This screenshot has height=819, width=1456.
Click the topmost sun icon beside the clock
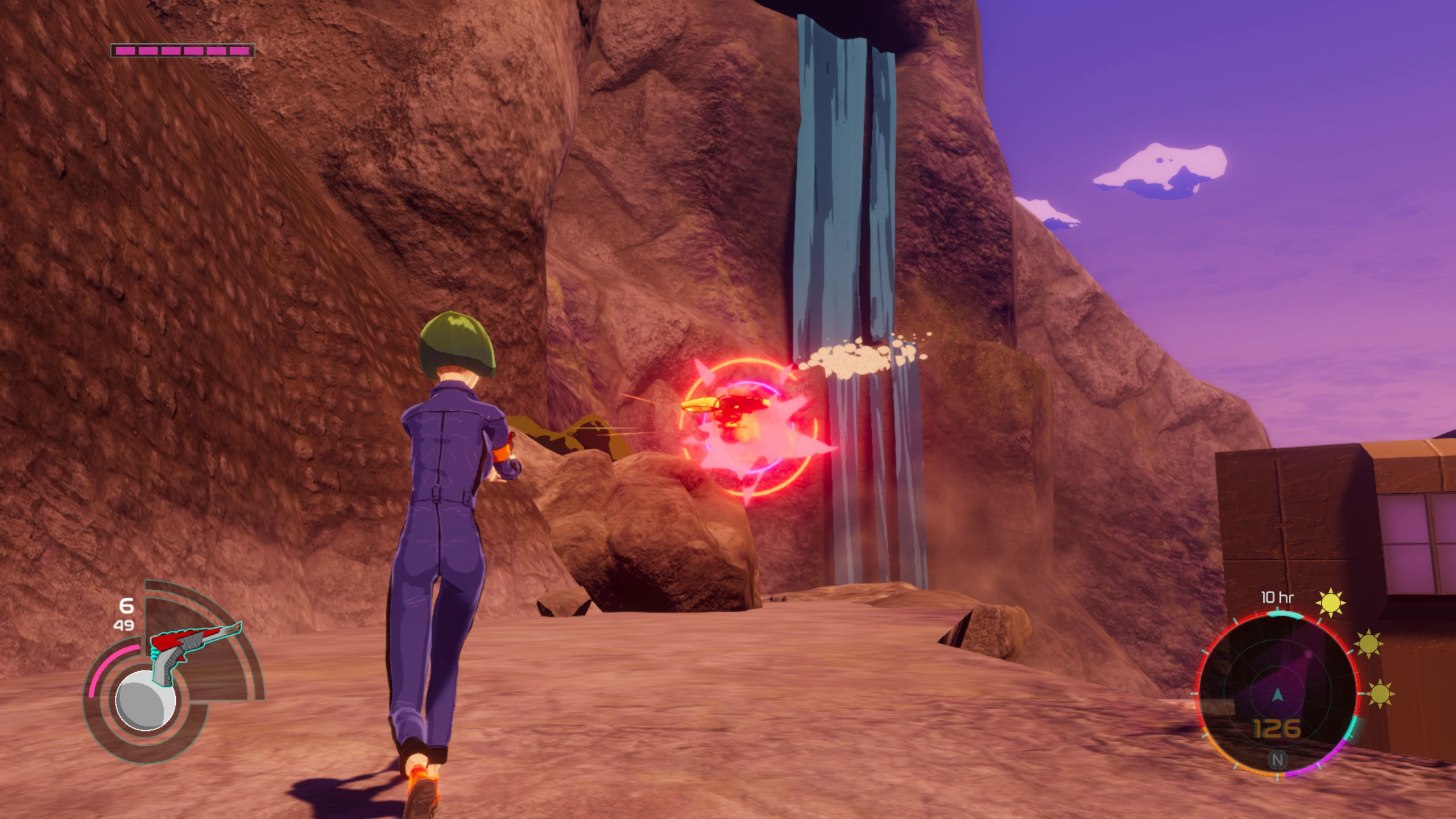(1331, 603)
